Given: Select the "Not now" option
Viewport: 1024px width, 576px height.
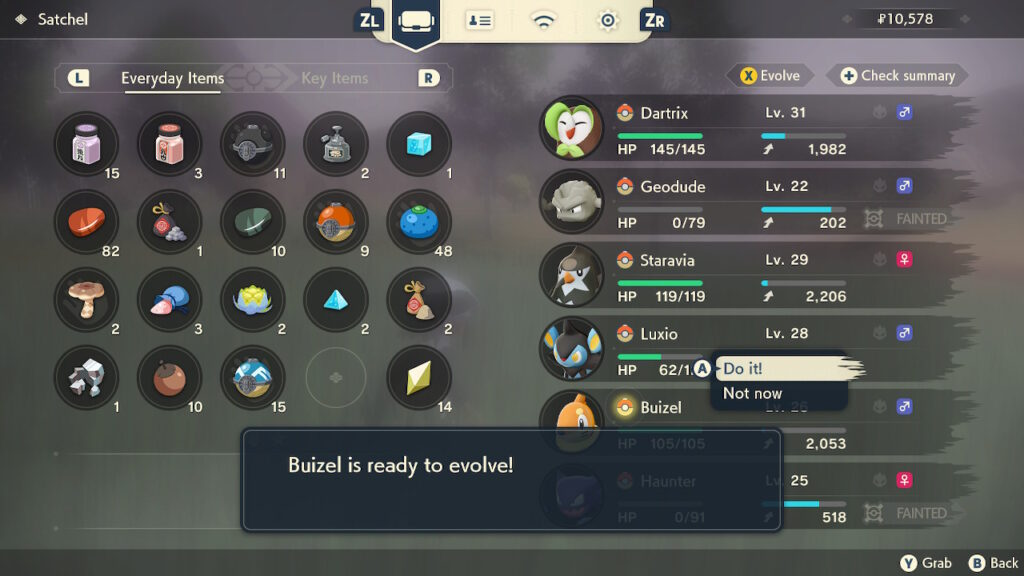Looking at the screenshot, I should (752, 394).
